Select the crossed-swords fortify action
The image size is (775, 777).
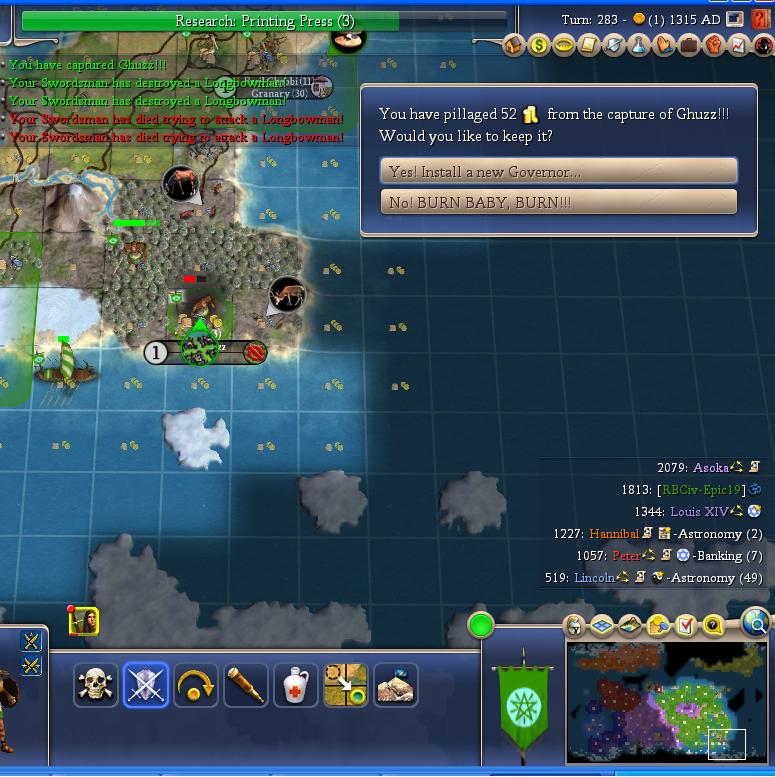[x=146, y=685]
